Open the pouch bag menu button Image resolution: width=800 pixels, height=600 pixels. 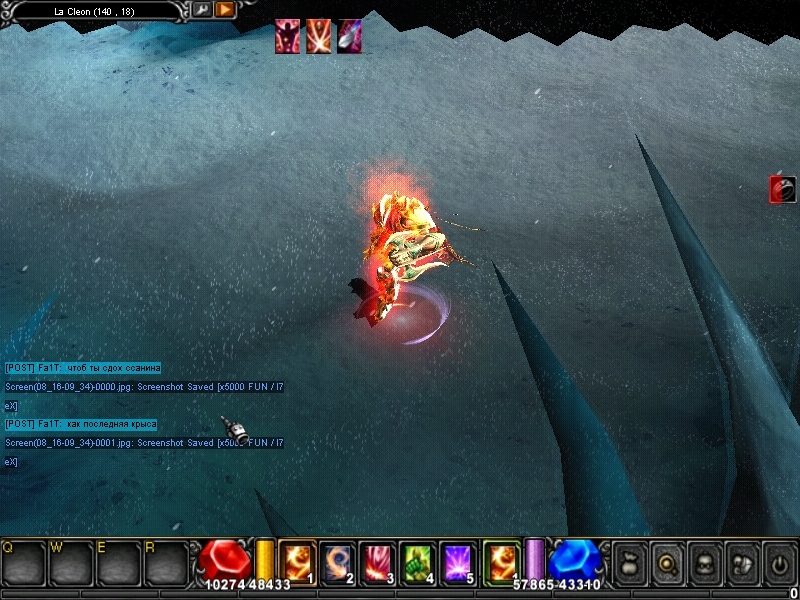click(629, 562)
